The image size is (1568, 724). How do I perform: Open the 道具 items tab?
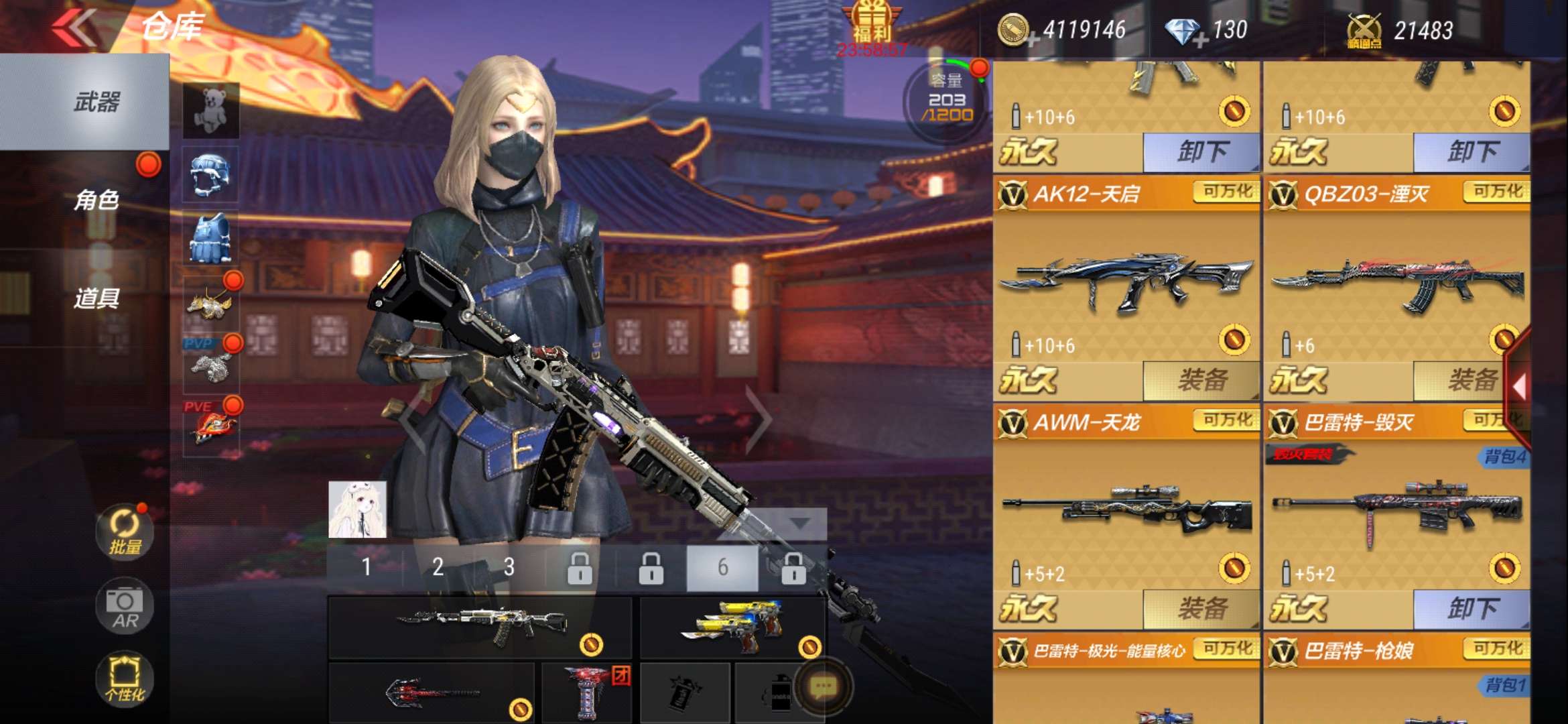(96, 298)
